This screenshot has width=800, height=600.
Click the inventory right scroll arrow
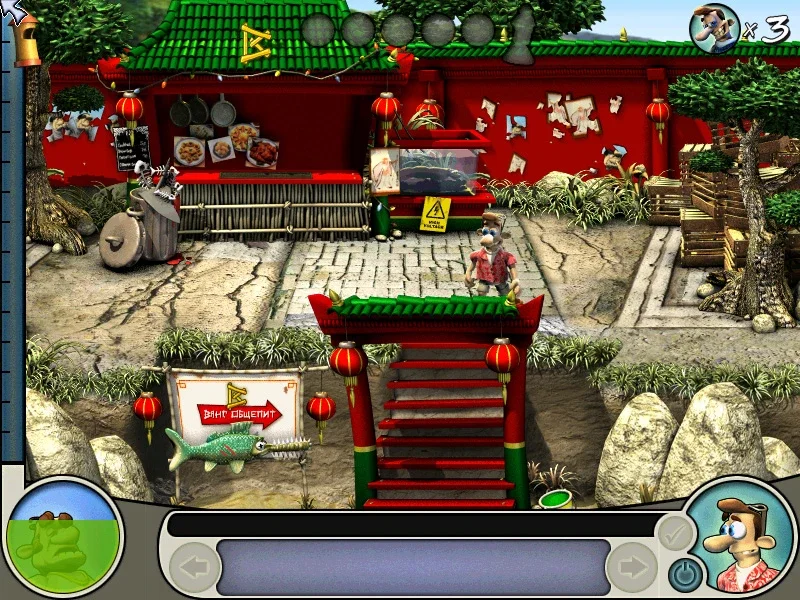pos(631,567)
